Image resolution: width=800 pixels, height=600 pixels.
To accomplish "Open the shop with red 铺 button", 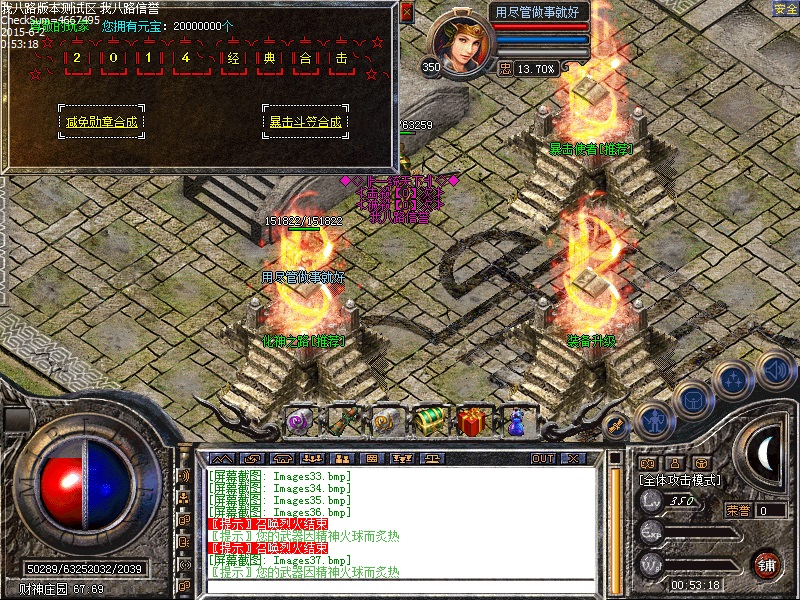I will [767, 563].
